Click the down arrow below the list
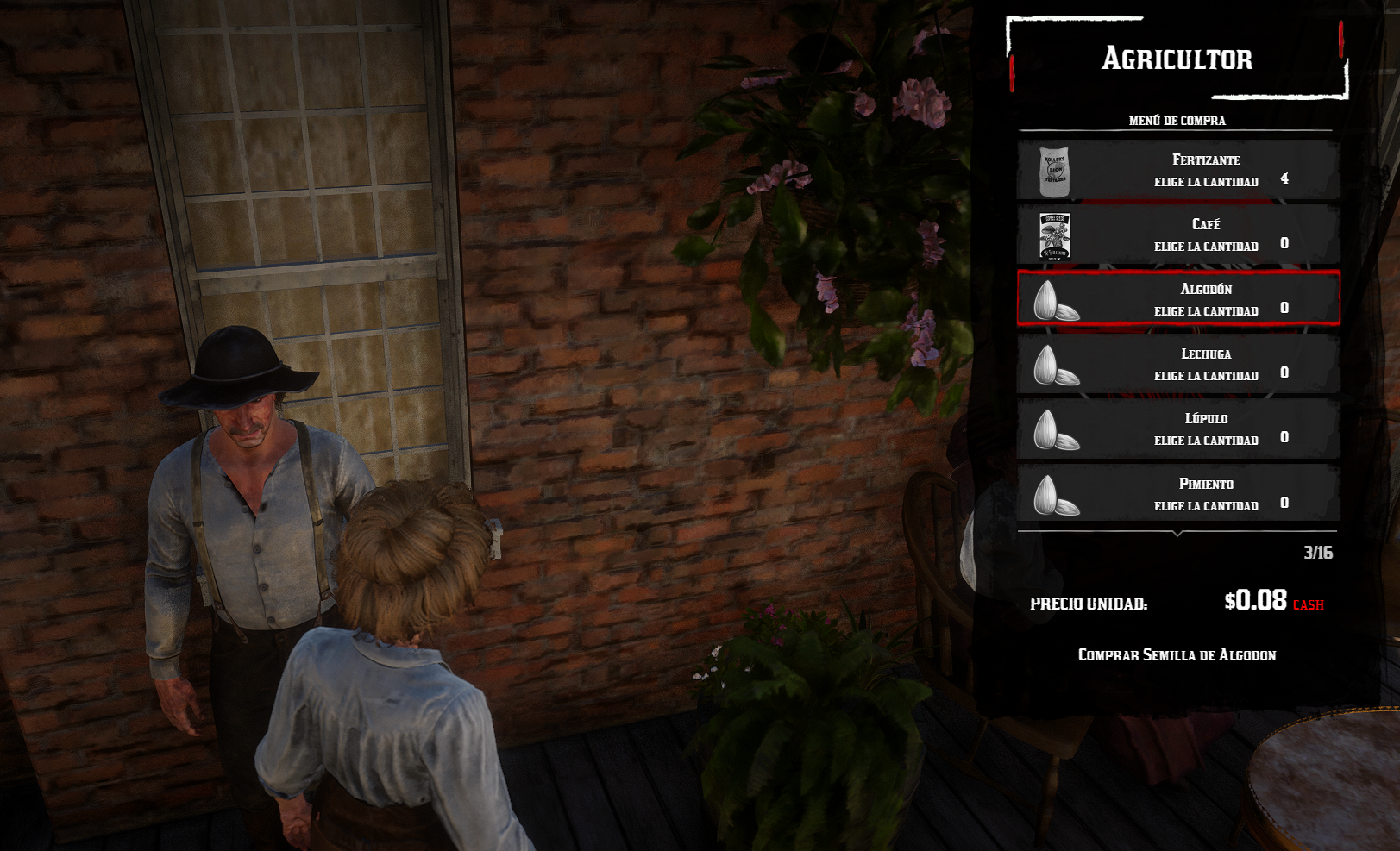 1177,535
